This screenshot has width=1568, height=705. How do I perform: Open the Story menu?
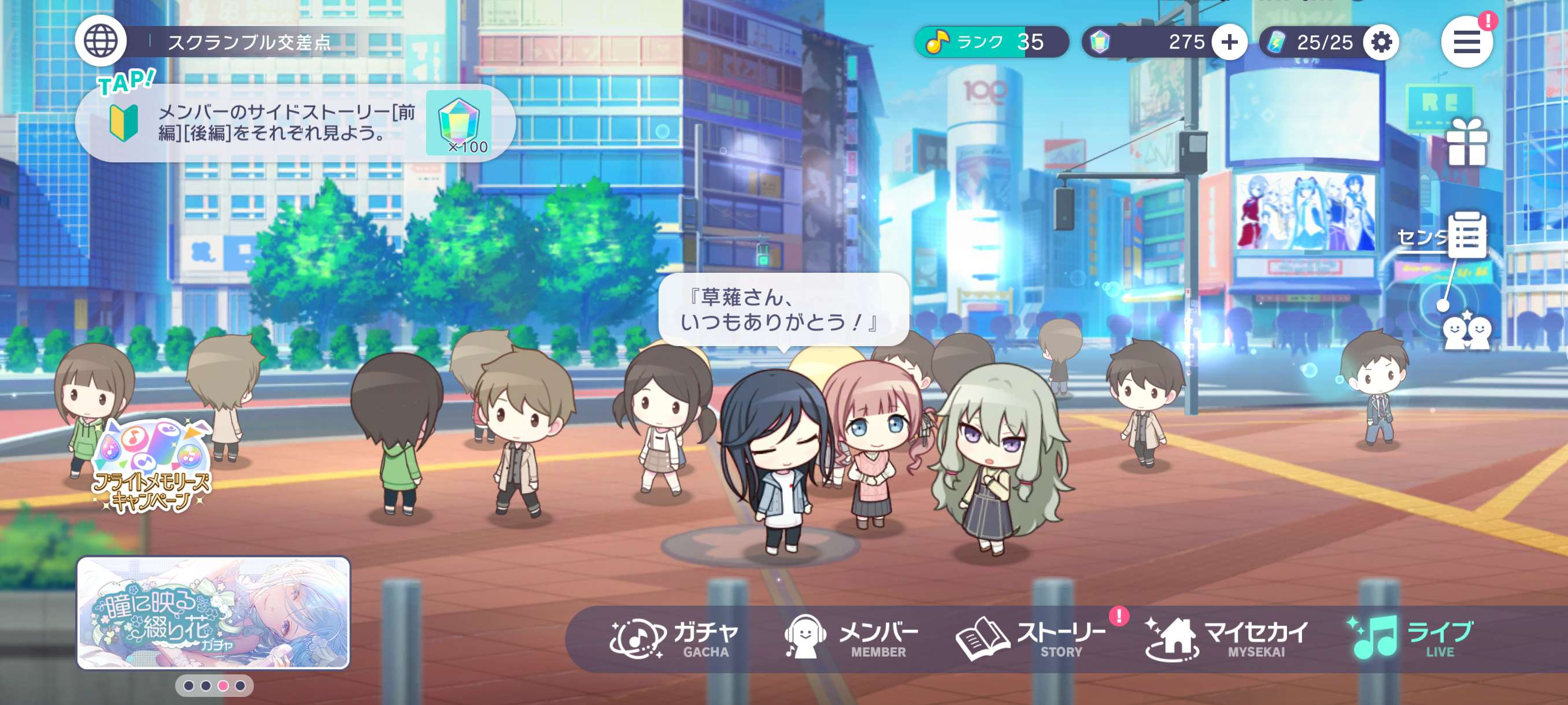click(x=1031, y=639)
